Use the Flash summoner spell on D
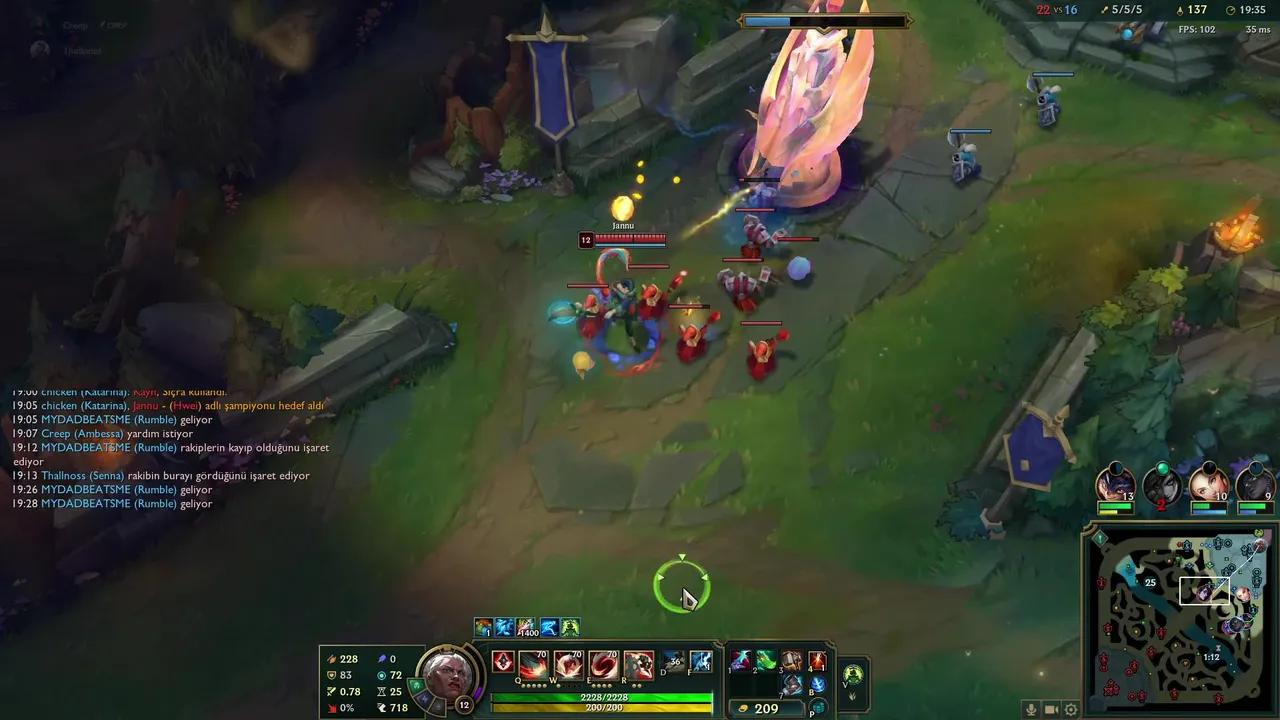The width and height of the screenshot is (1280, 720). click(672, 661)
